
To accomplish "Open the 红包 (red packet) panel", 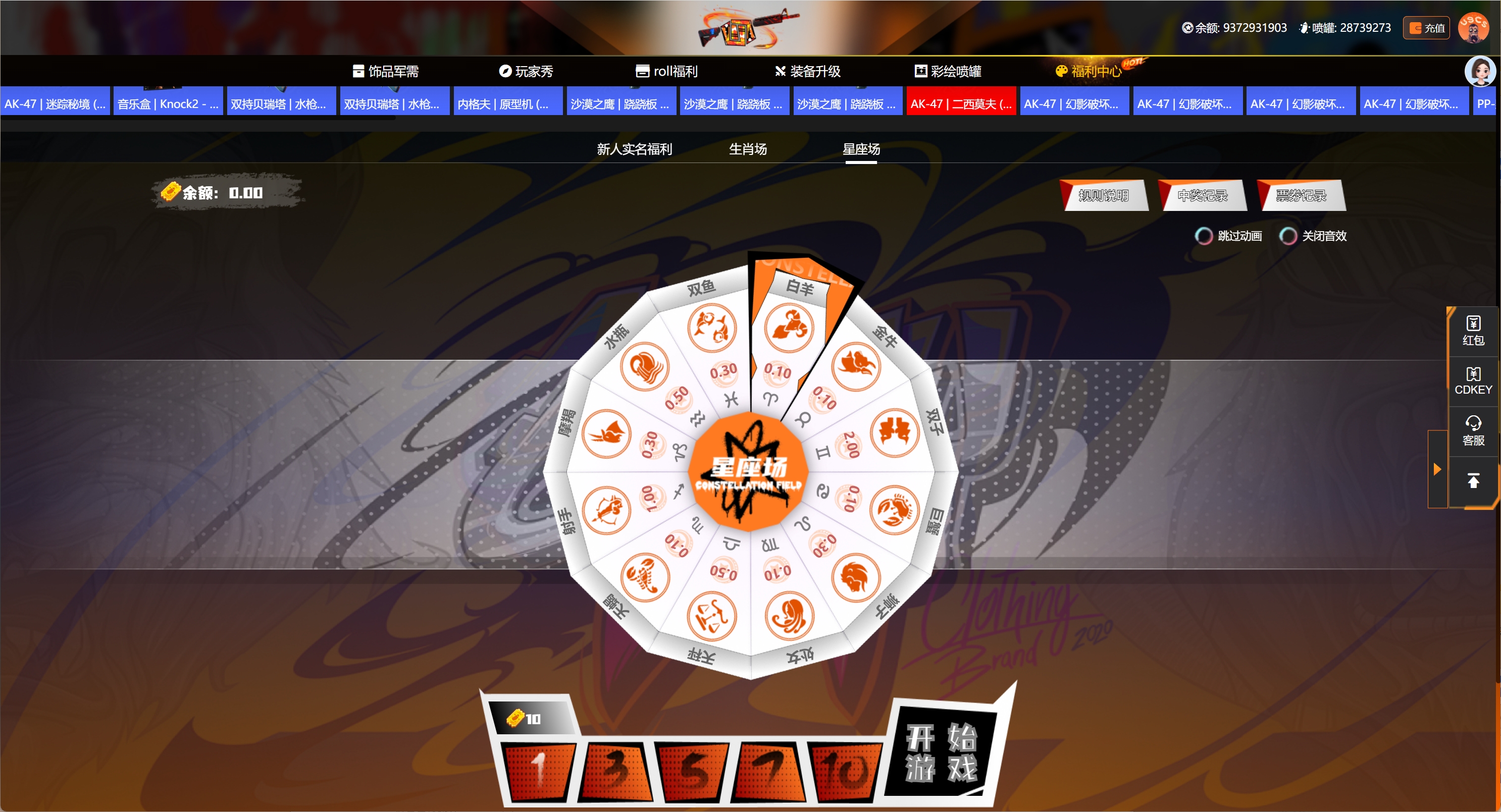I will [x=1473, y=331].
